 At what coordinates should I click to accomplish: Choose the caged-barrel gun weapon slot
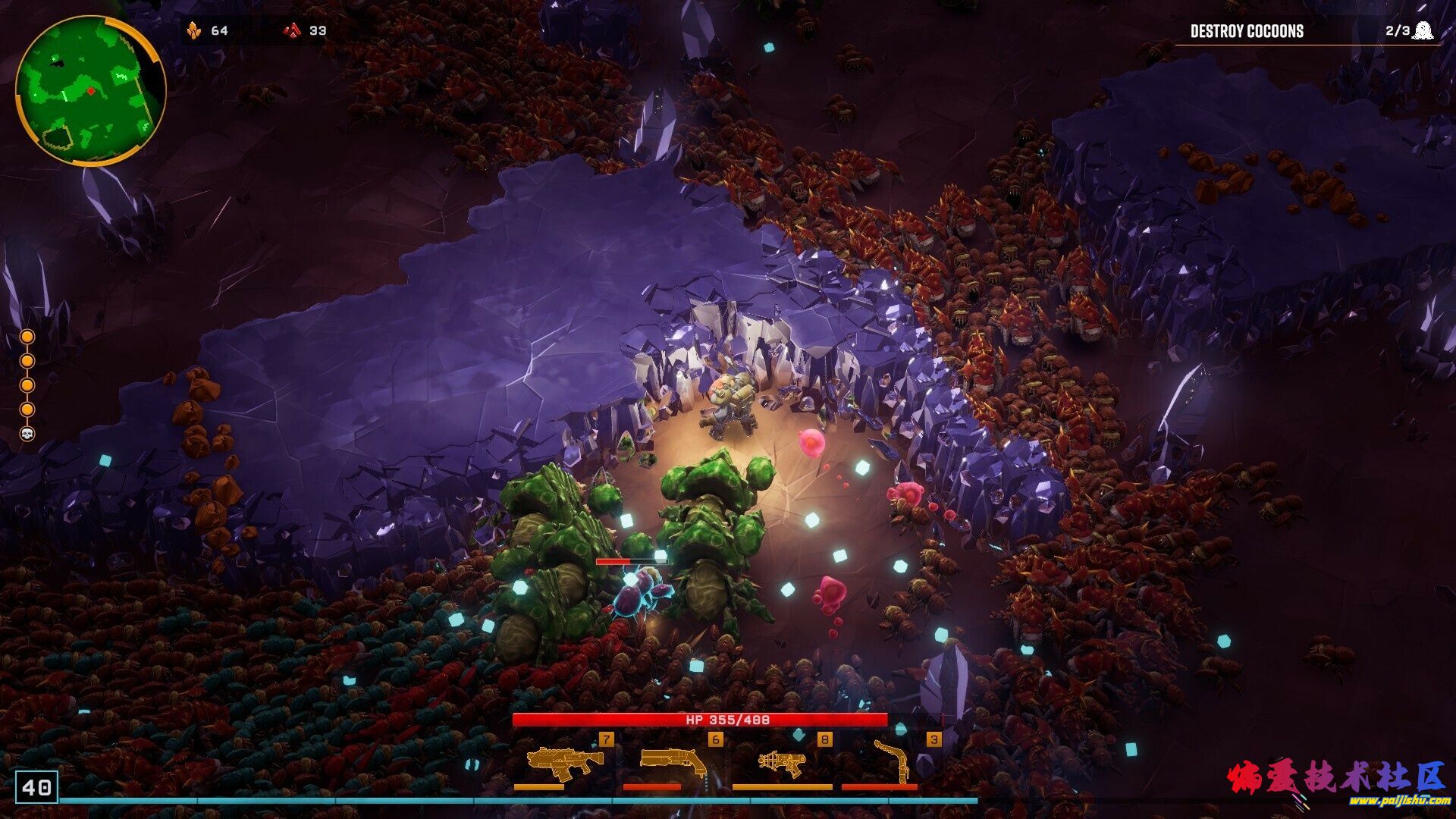click(781, 762)
